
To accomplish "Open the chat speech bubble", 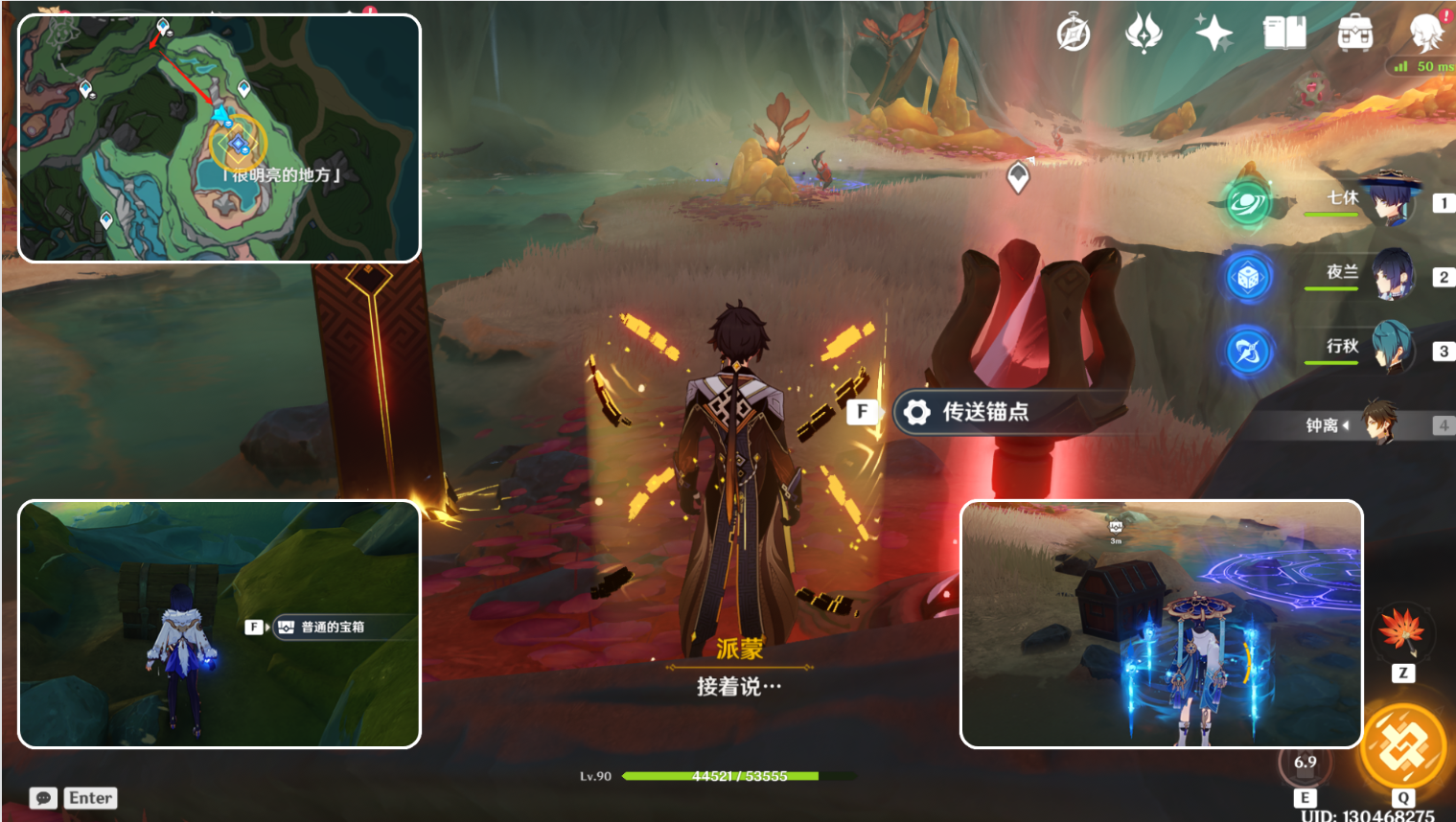I will pyautogui.click(x=43, y=798).
